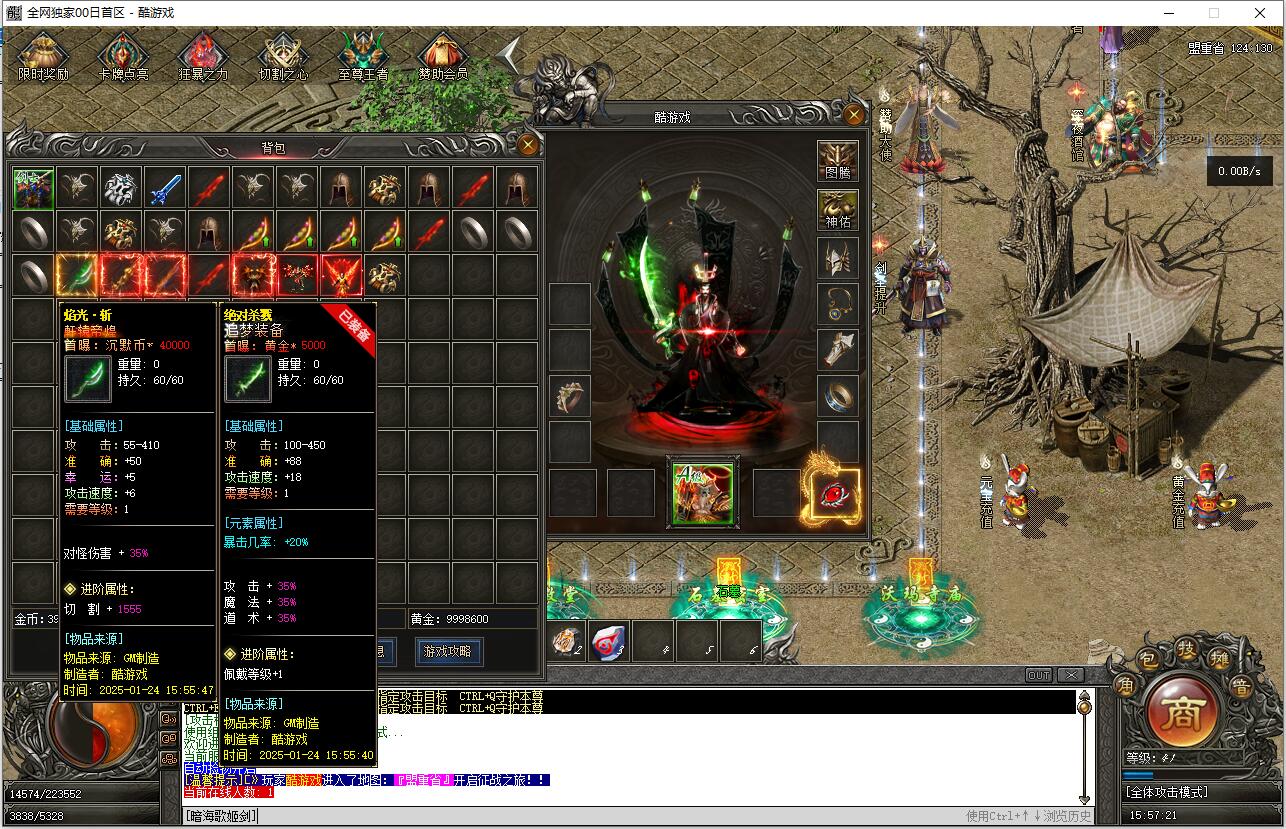The width and height of the screenshot is (1286, 829).
Task: Open the stall with the 摊 button
Action: point(1217,661)
